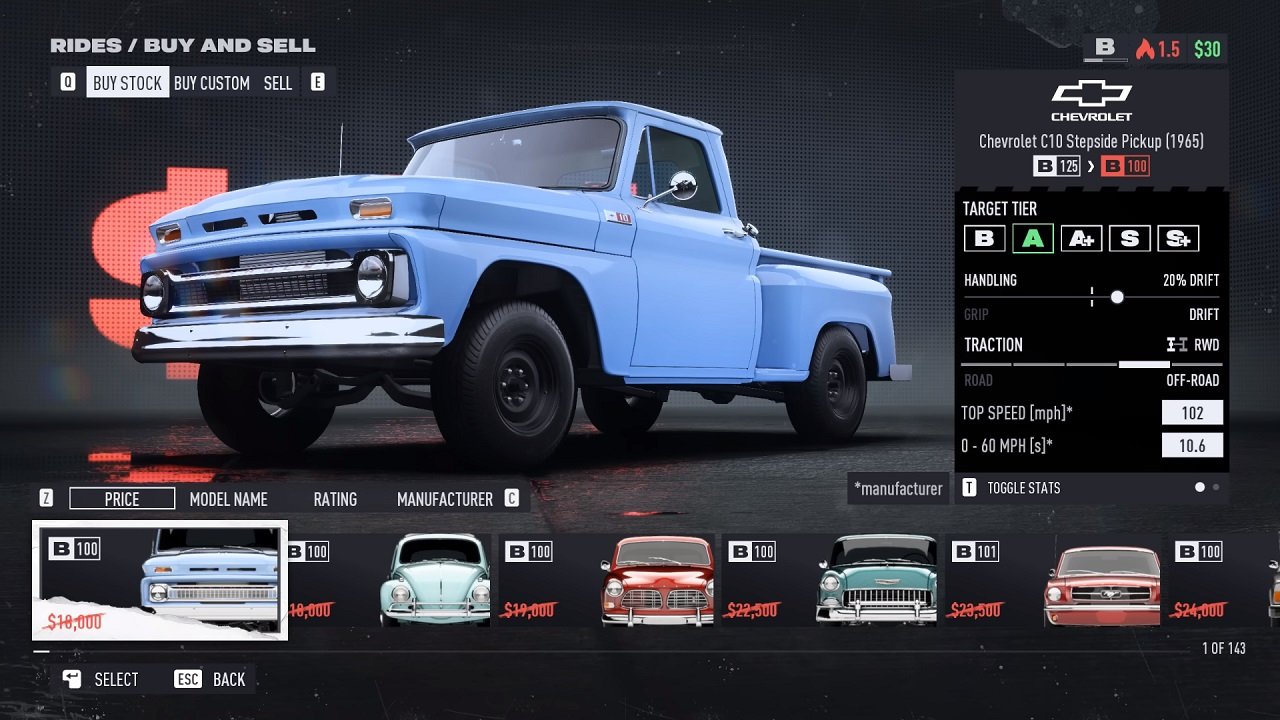Switch to the Sell tab
Screen dimensions: 1280x720
point(278,83)
